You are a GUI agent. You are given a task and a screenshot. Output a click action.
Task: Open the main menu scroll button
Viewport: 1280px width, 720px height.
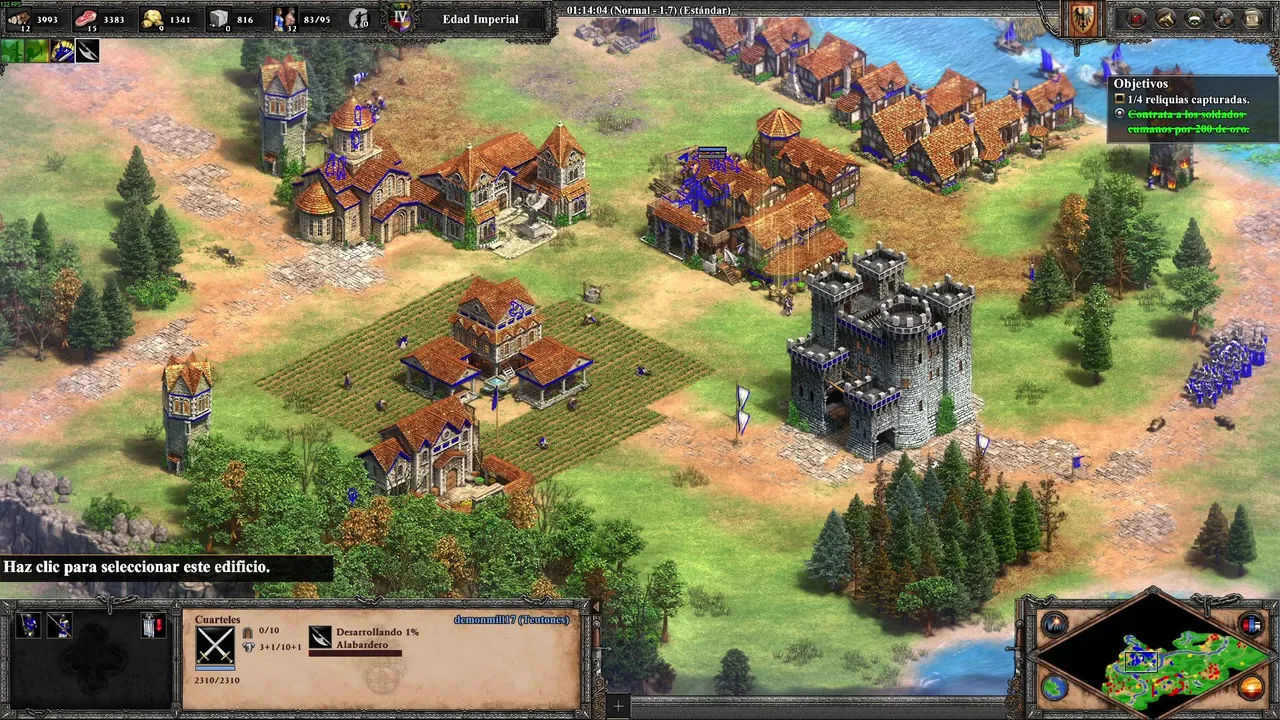(1253, 18)
